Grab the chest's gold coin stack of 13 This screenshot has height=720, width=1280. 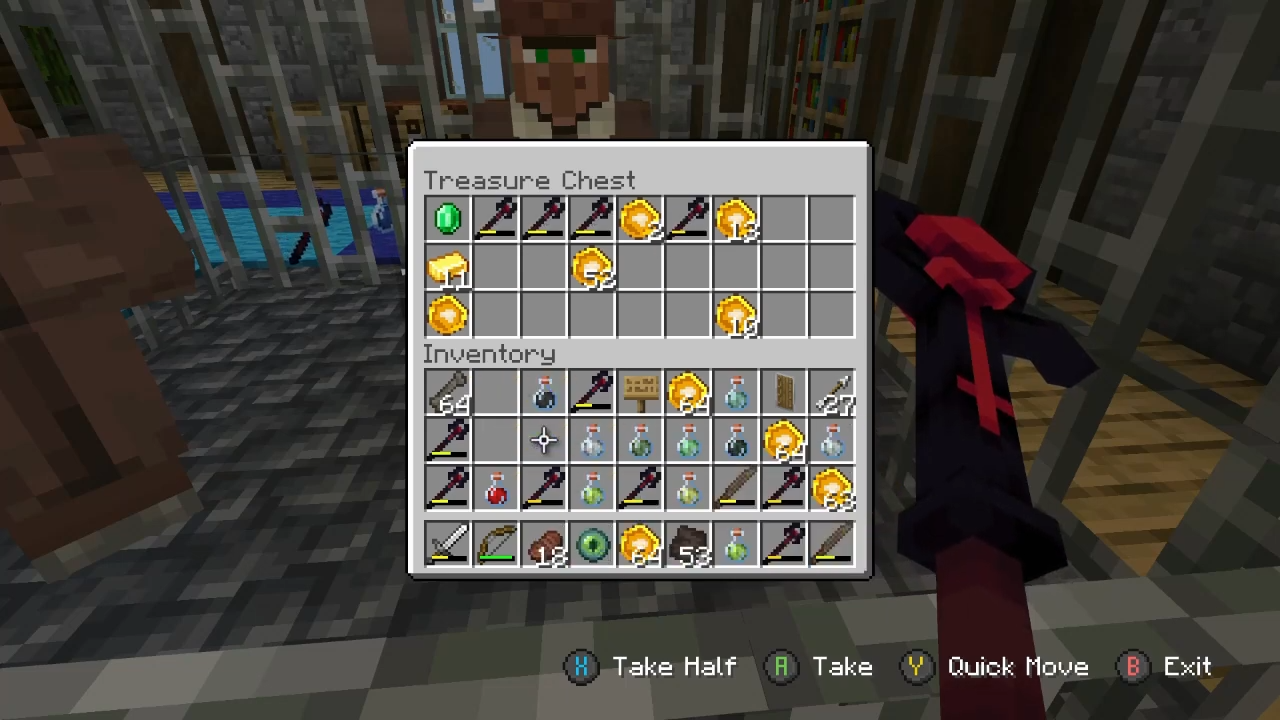[x=735, y=219]
